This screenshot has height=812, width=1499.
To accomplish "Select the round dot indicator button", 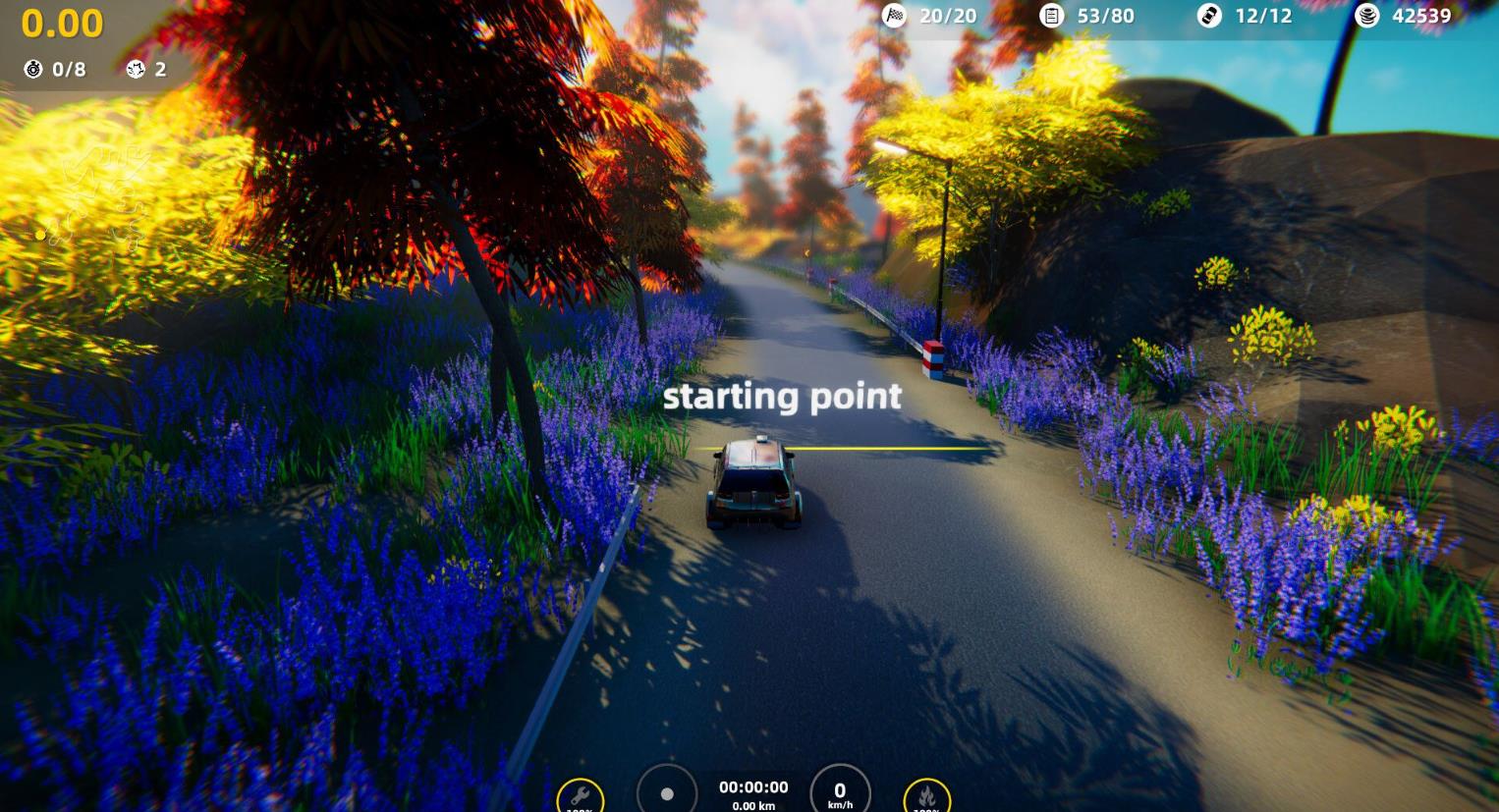I will point(667,792).
